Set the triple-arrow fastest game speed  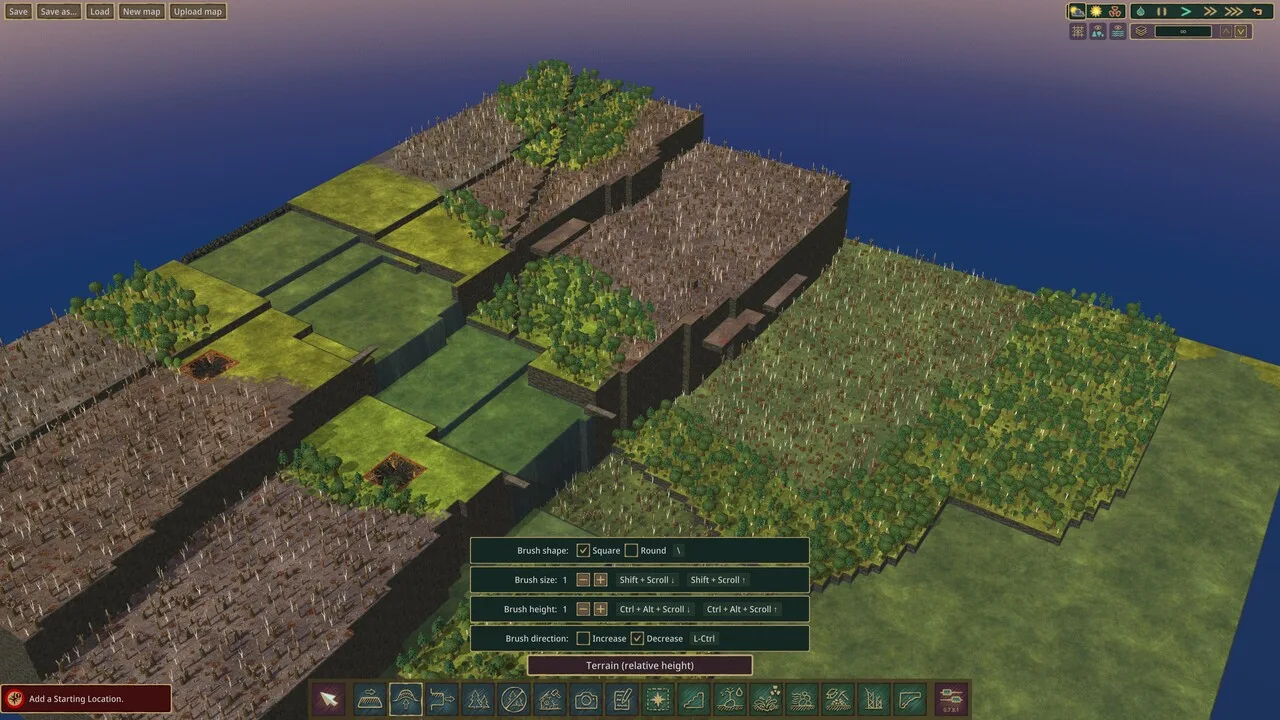pos(1234,11)
